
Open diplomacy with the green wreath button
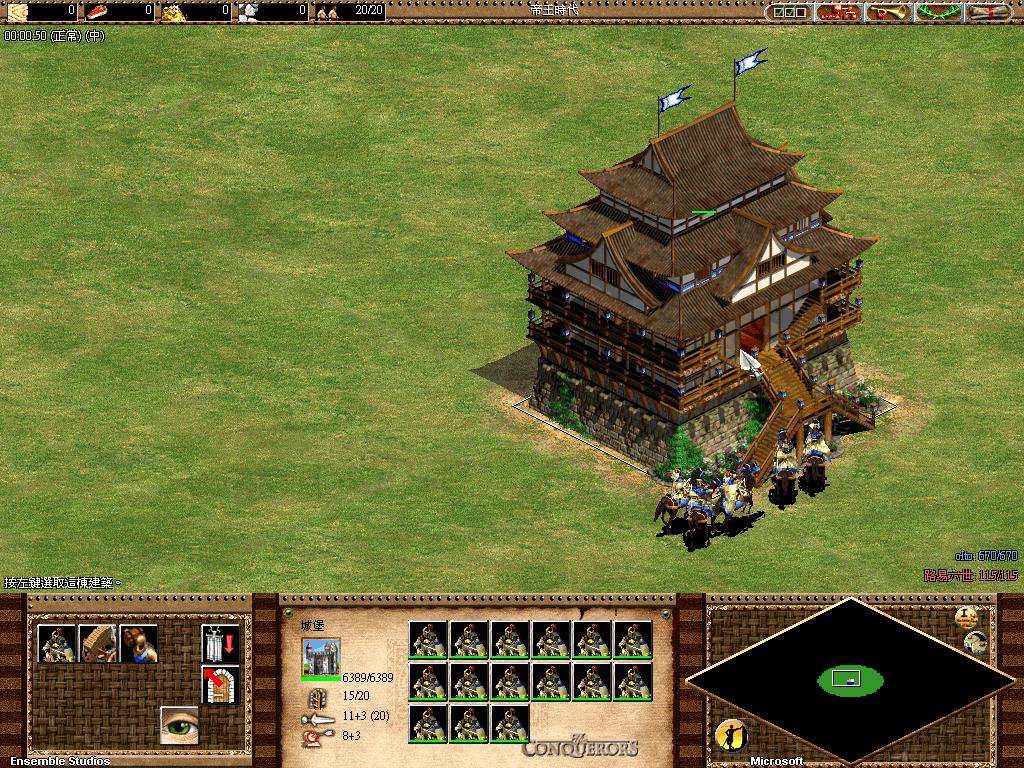pyautogui.click(x=938, y=12)
